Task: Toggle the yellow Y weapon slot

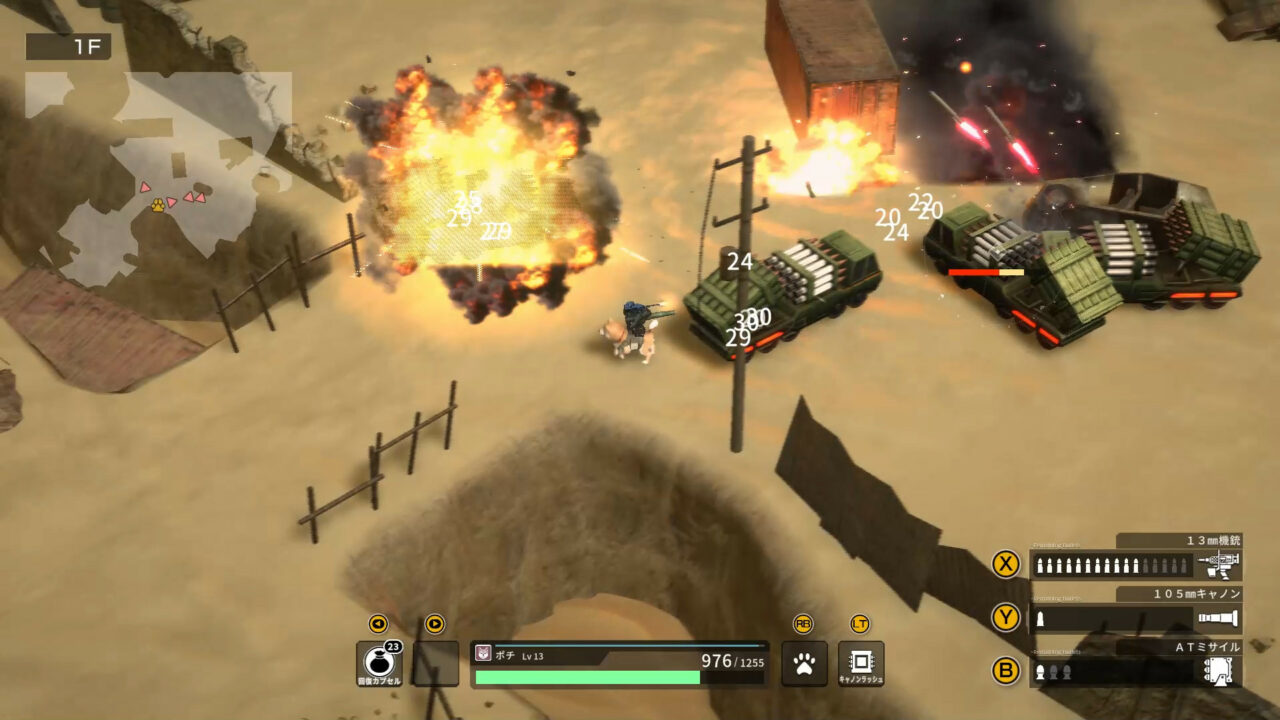Action: pyautogui.click(x=1004, y=616)
